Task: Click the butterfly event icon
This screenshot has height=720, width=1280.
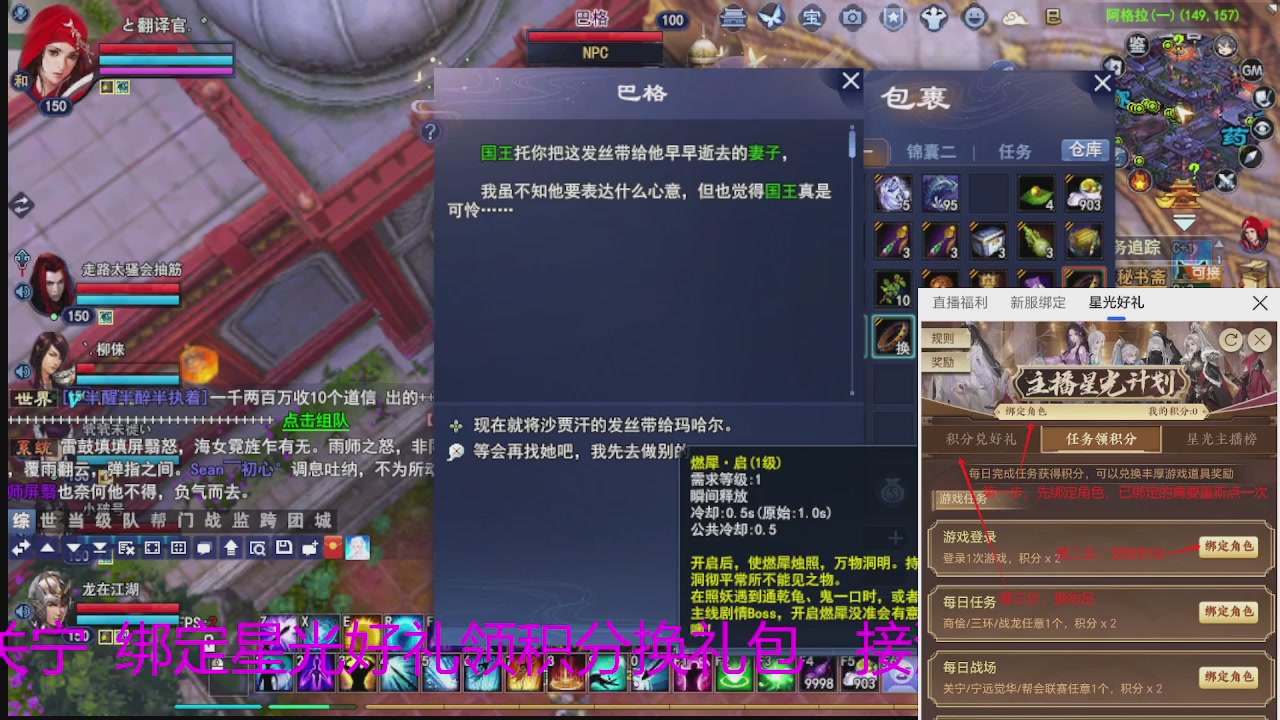Action: coord(771,18)
